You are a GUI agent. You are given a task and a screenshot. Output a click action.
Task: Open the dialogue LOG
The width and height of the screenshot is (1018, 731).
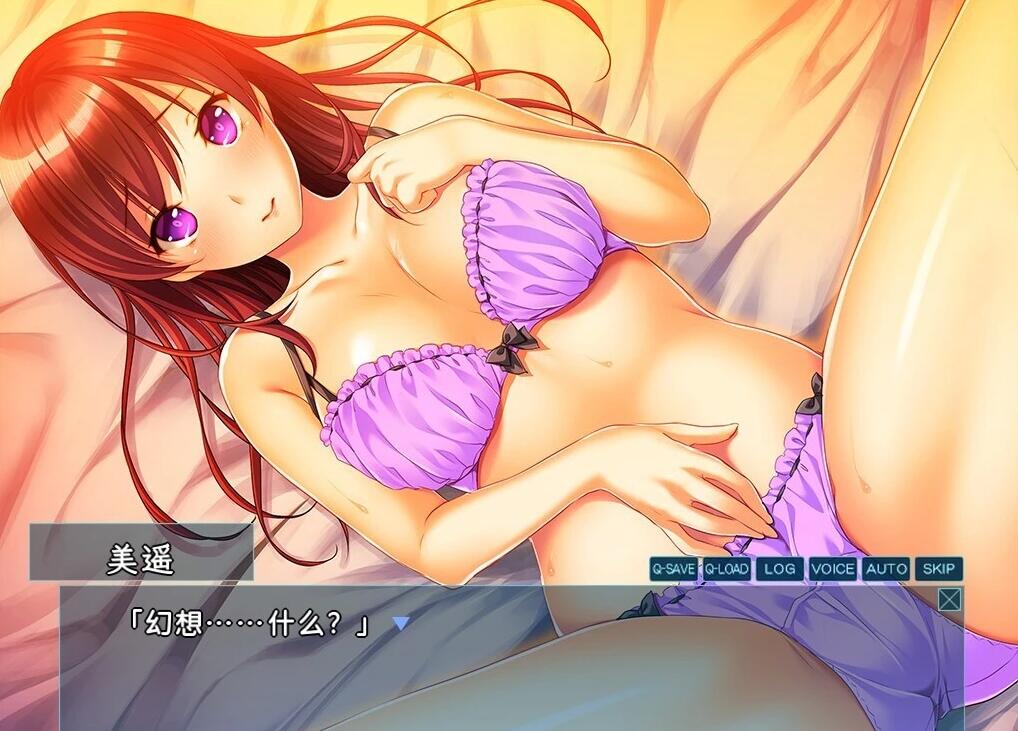click(x=779, y=569)
